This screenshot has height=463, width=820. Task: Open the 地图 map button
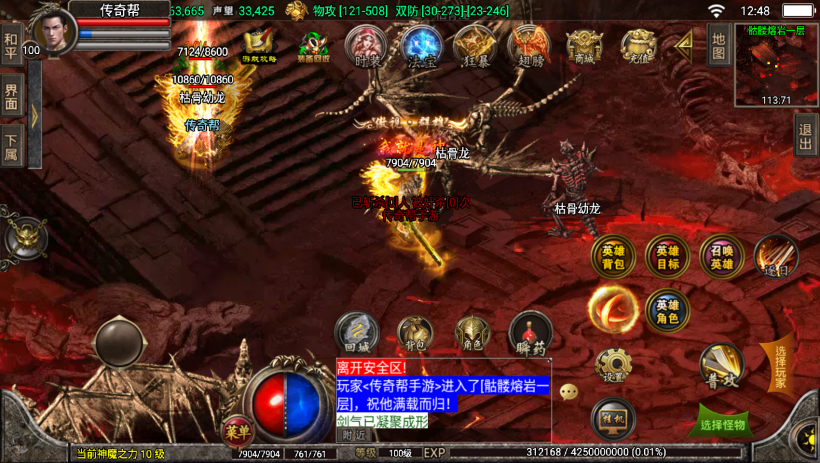pos(718,45)
